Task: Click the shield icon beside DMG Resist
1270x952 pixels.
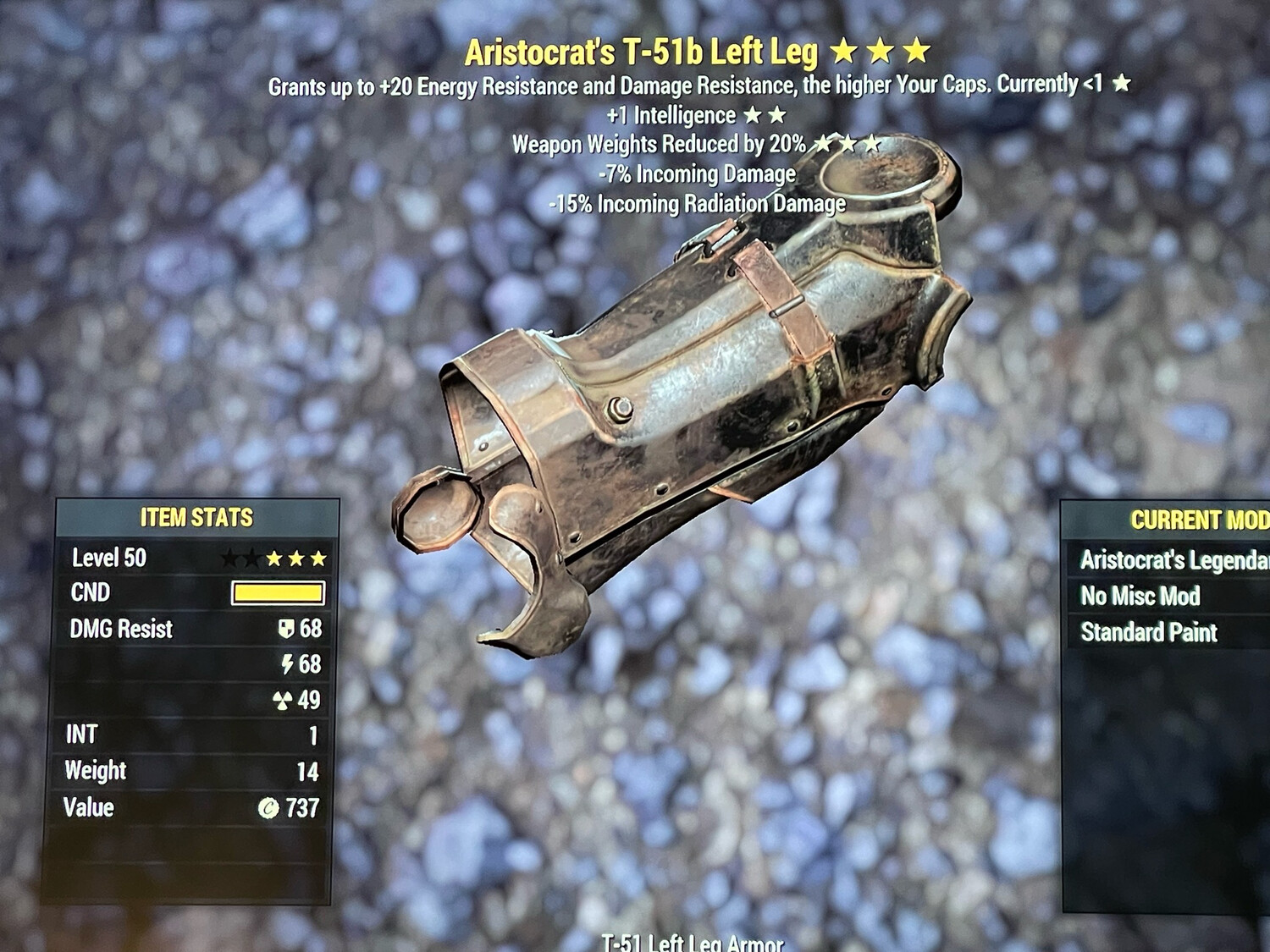Action: 287,629
